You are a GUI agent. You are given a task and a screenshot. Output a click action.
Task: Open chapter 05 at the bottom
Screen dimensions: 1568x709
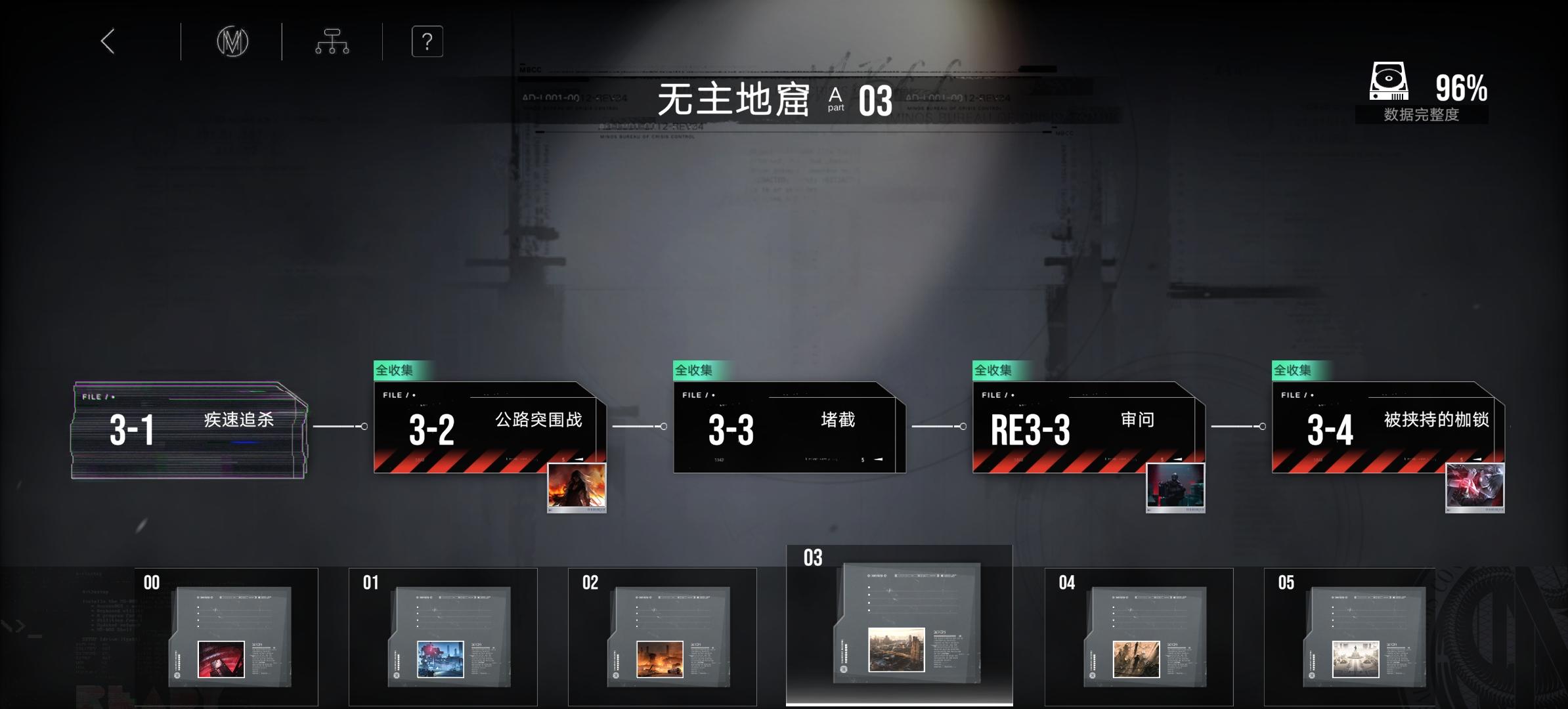[1359, 637]
